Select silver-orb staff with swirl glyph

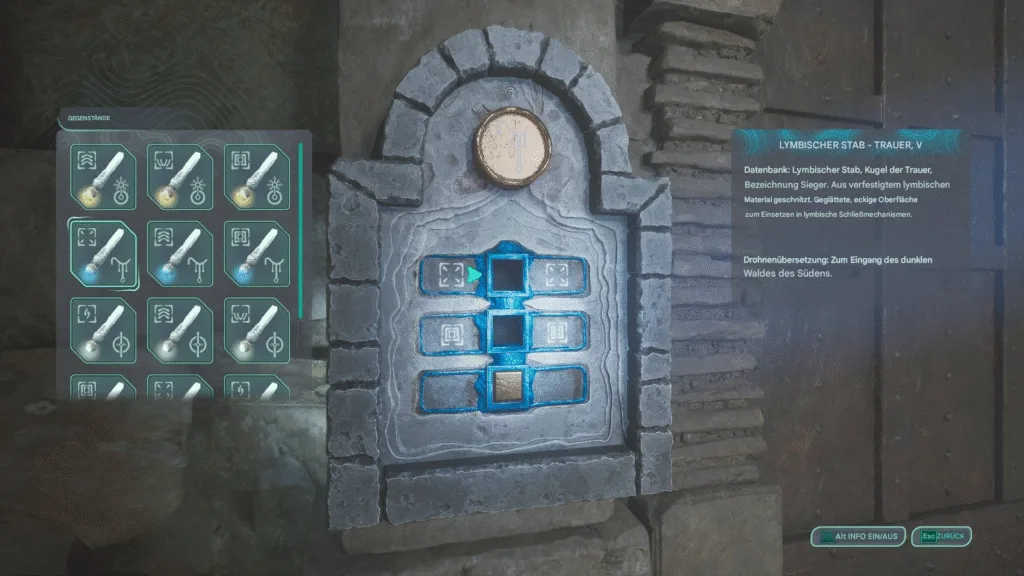click(101, 329)
